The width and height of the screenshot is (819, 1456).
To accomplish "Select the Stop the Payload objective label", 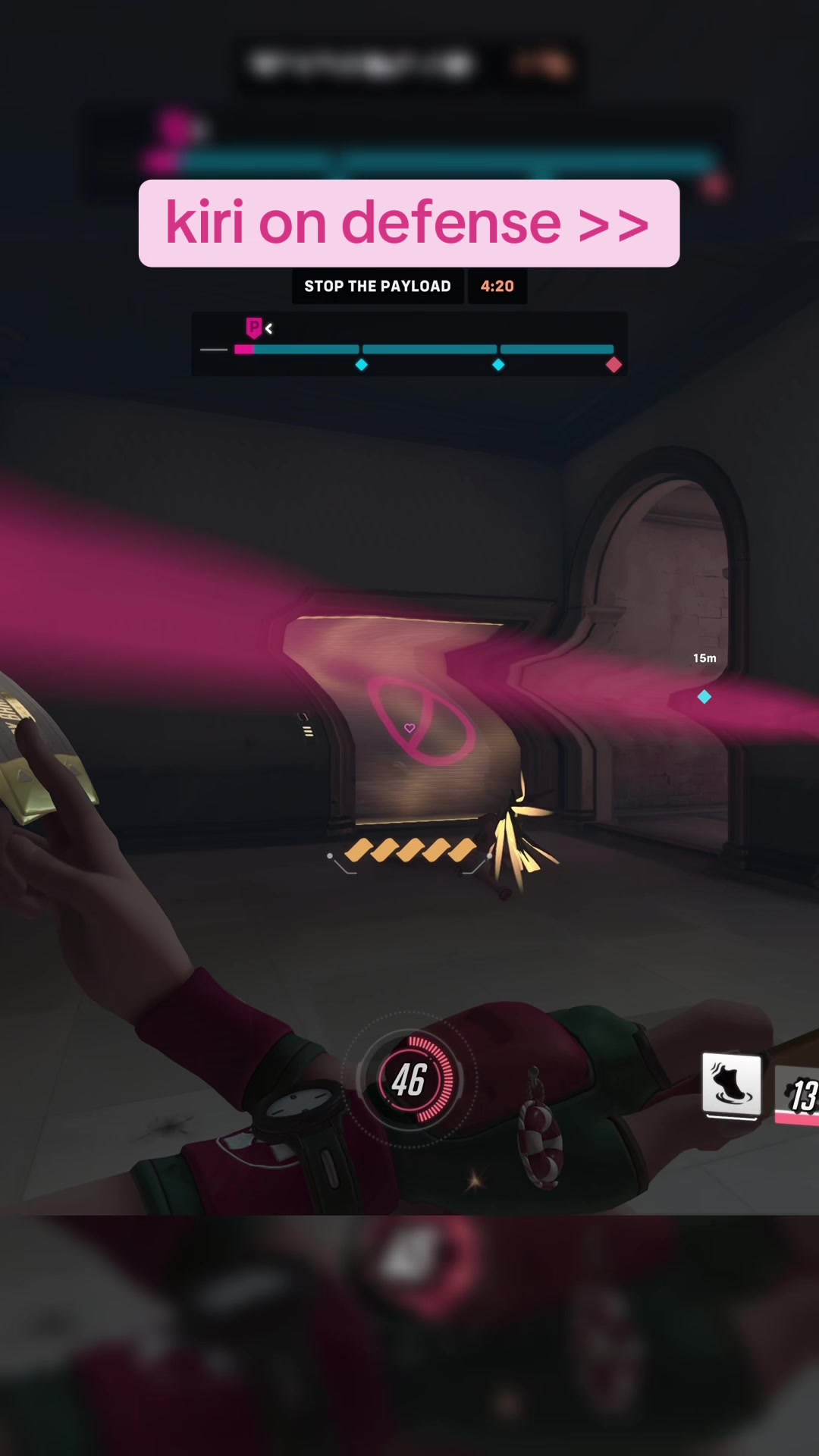I will click(378, 287).
